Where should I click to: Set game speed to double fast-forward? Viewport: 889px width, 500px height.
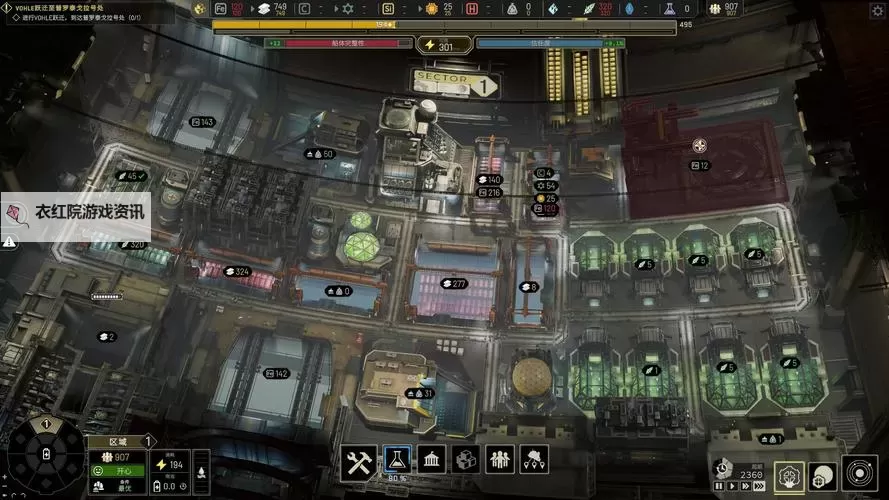point(744,486)
